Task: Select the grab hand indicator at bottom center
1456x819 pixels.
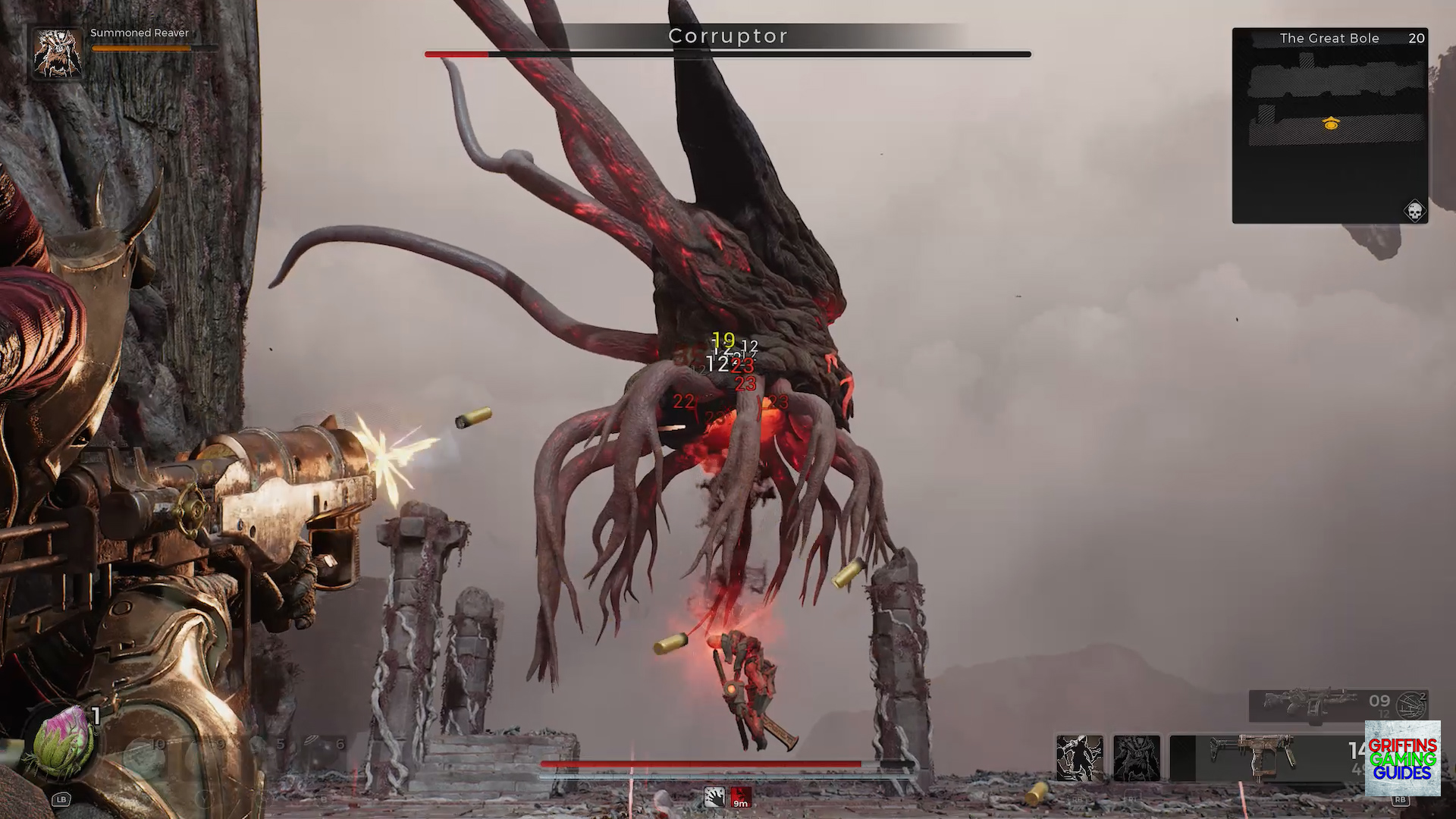Action: click(x=714, y=796)
